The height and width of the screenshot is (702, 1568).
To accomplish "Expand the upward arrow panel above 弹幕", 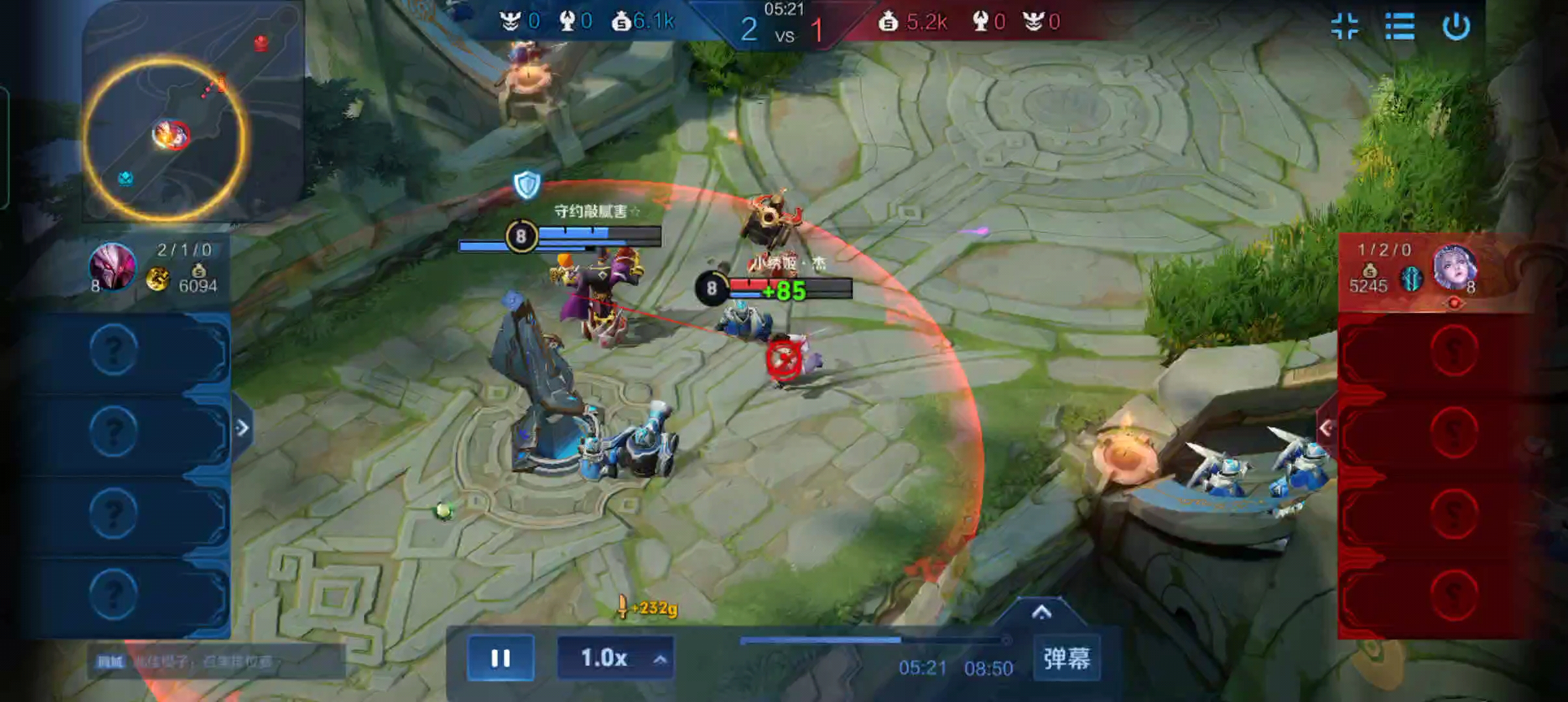I will coord(1041,612).
